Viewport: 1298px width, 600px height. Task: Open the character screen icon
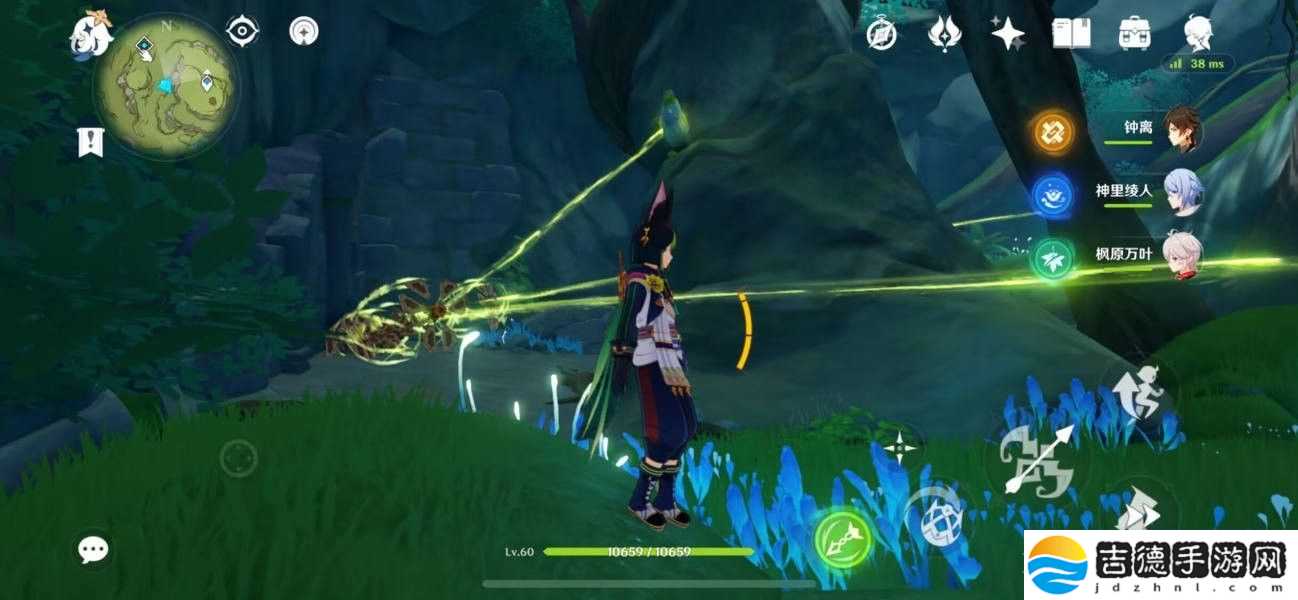pos(1198,32)
